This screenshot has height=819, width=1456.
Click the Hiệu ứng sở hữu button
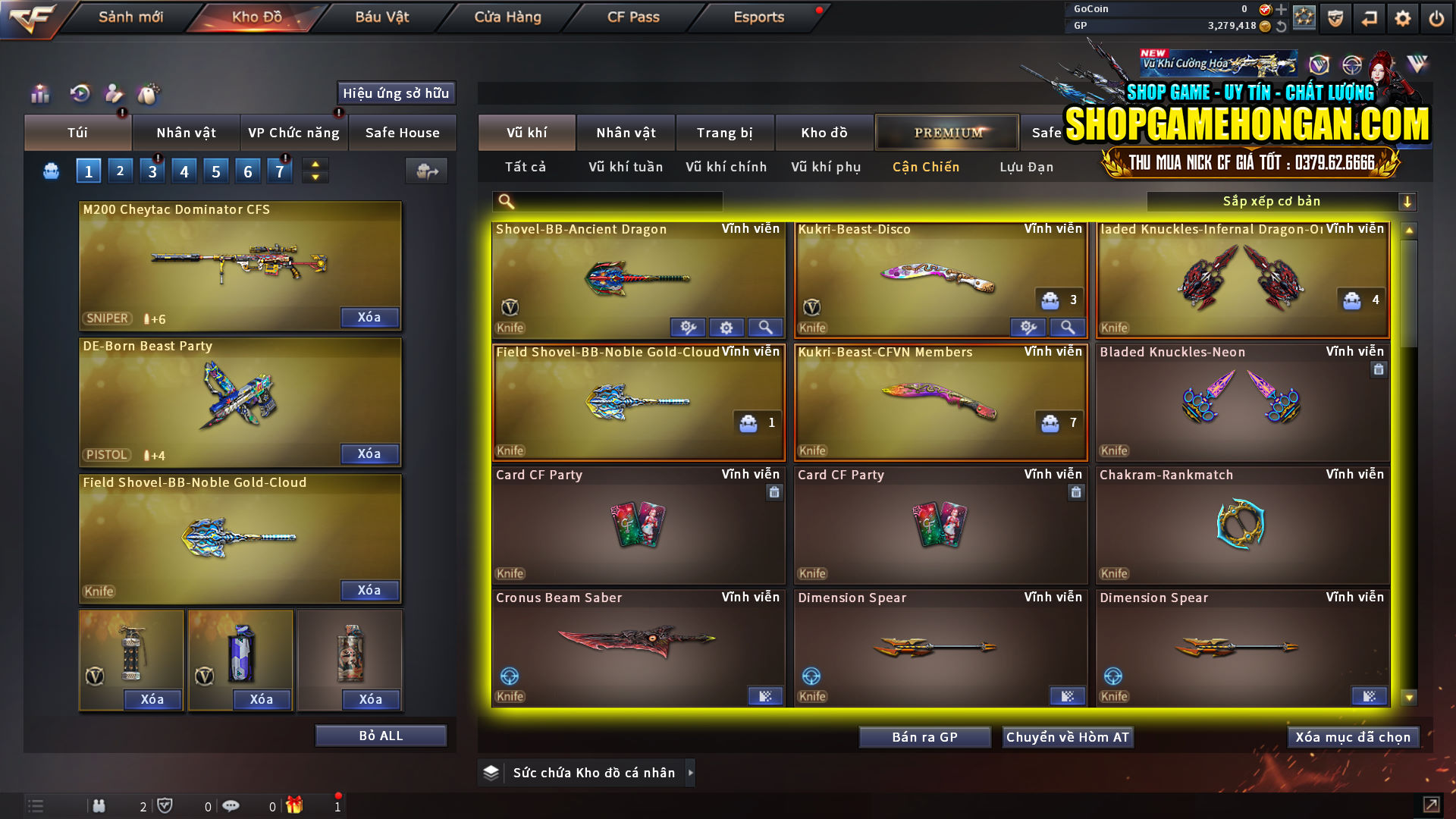(x=395, y=93)
